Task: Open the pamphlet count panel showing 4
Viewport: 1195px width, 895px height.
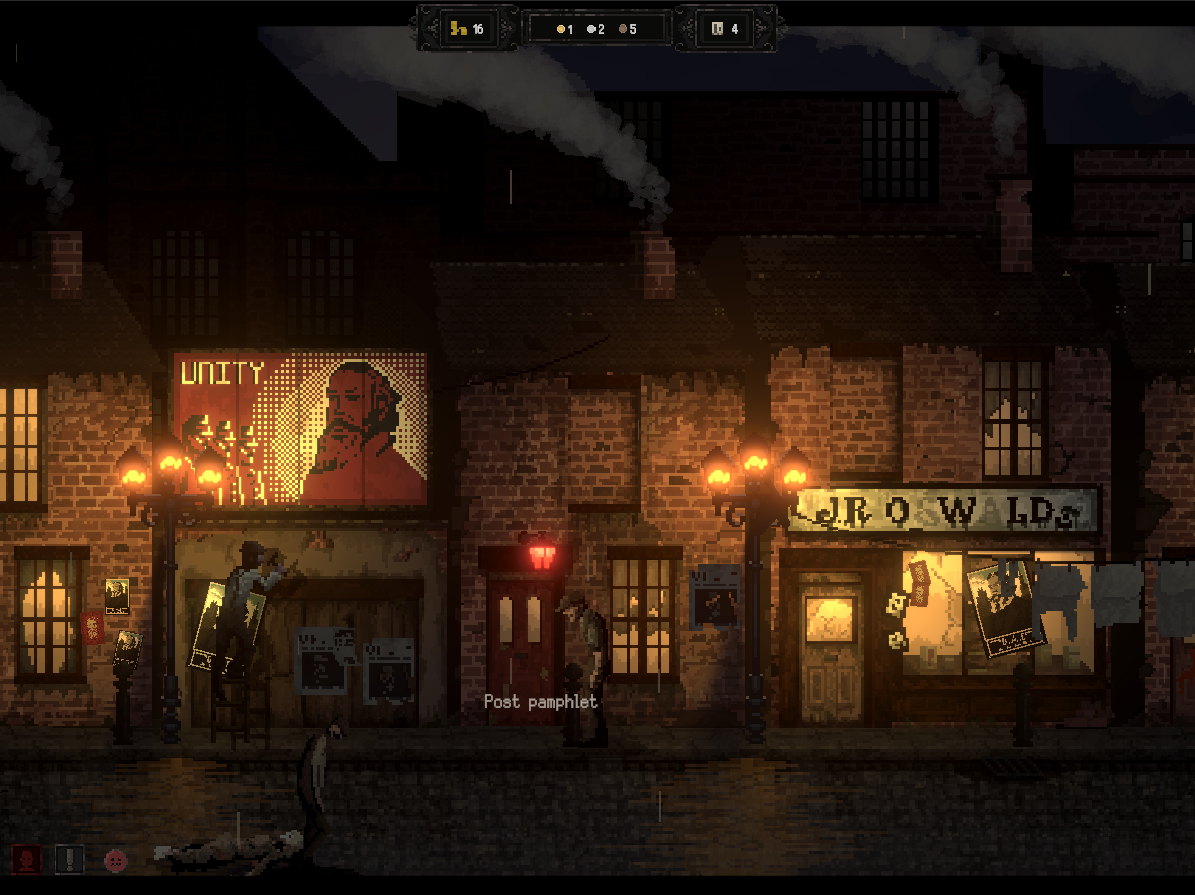Action: [x=726, y=29]
